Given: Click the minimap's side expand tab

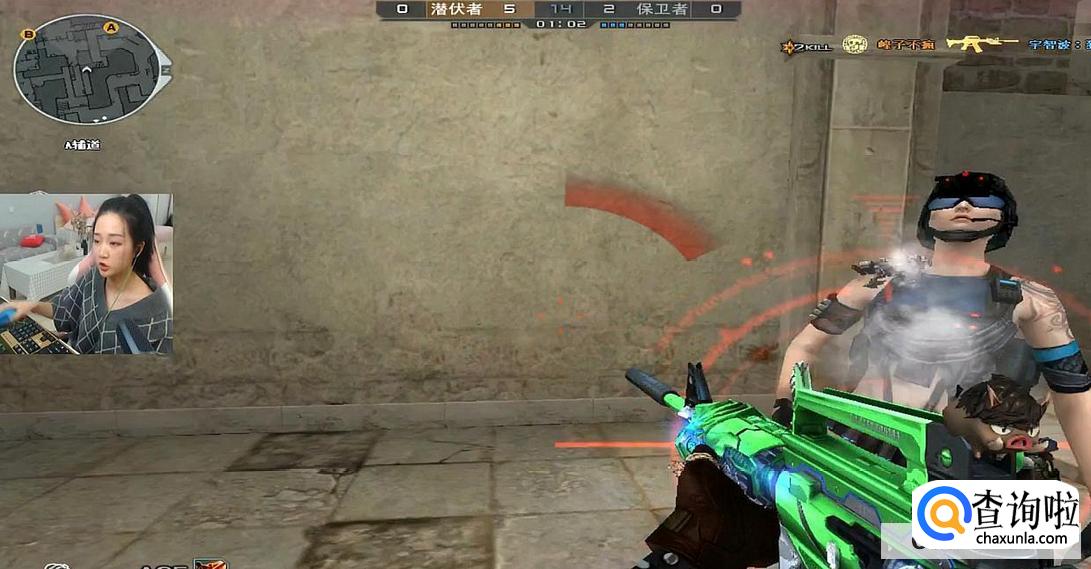Looking at the screenshot, I should [x=165, y=70].
